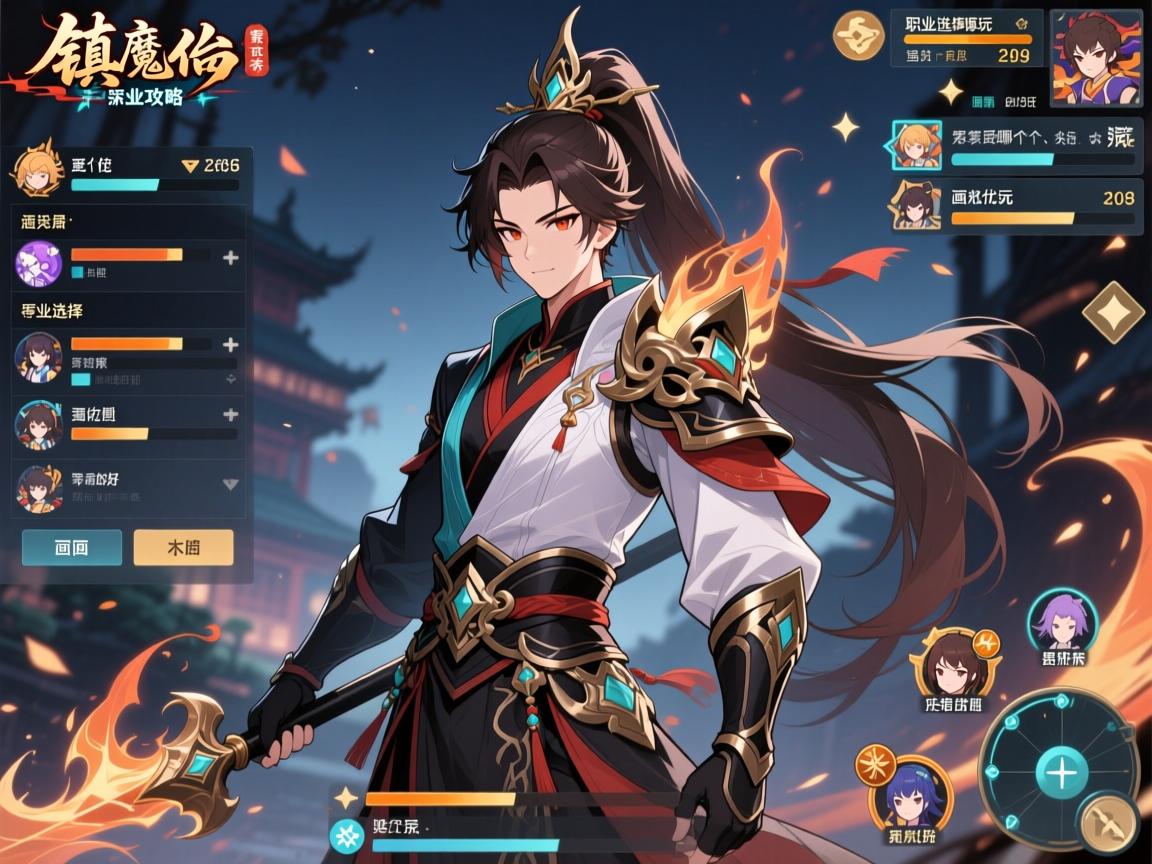Open the large character portrait with purple outfit
This screenshot has height=864, width=1152.
point(1097,58)
